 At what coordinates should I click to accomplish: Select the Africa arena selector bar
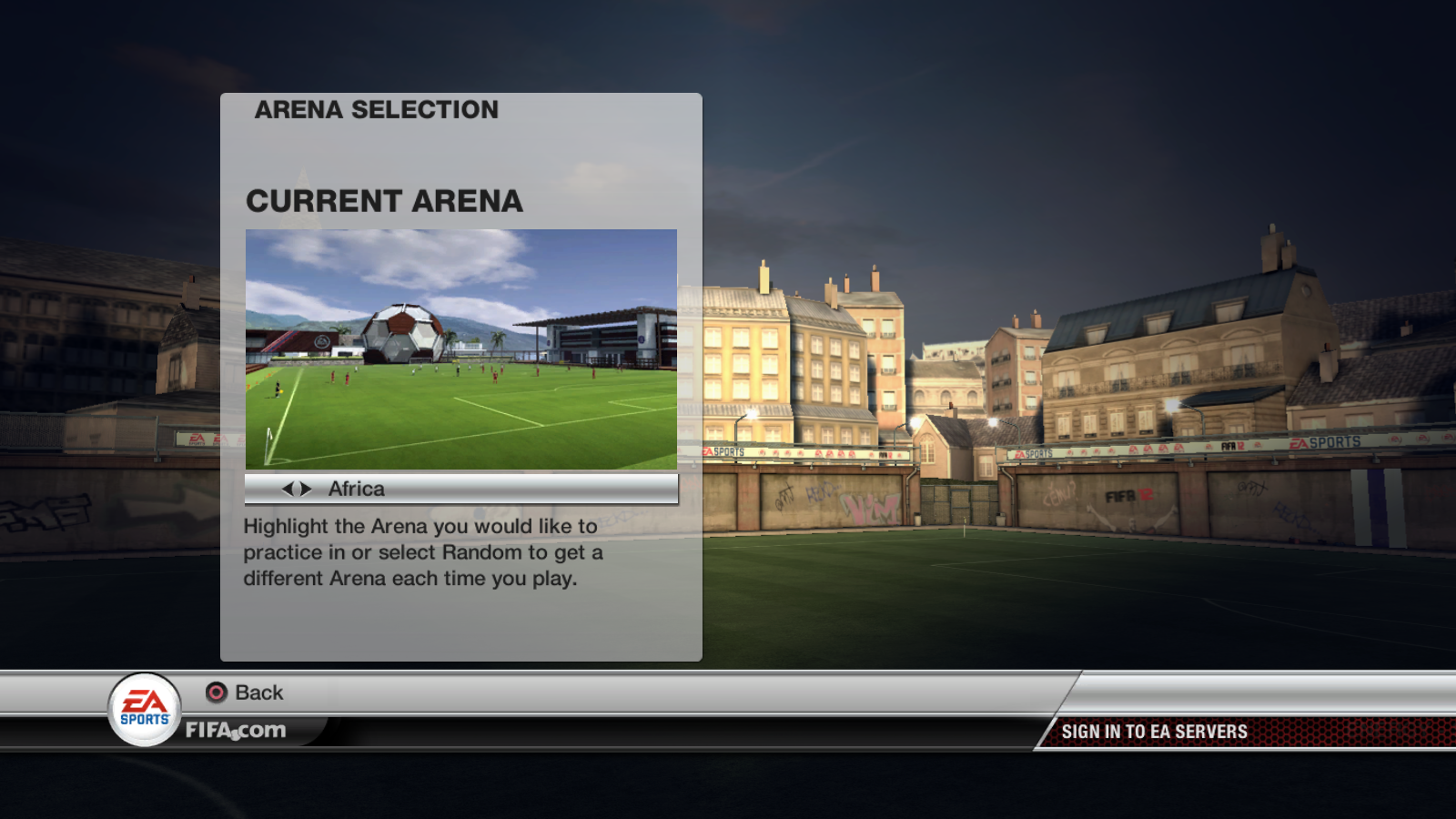(460, 489)
